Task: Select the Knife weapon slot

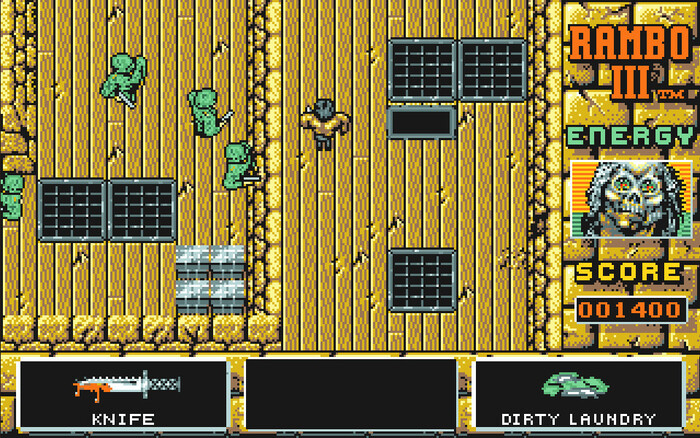Action: click(122, 394)
